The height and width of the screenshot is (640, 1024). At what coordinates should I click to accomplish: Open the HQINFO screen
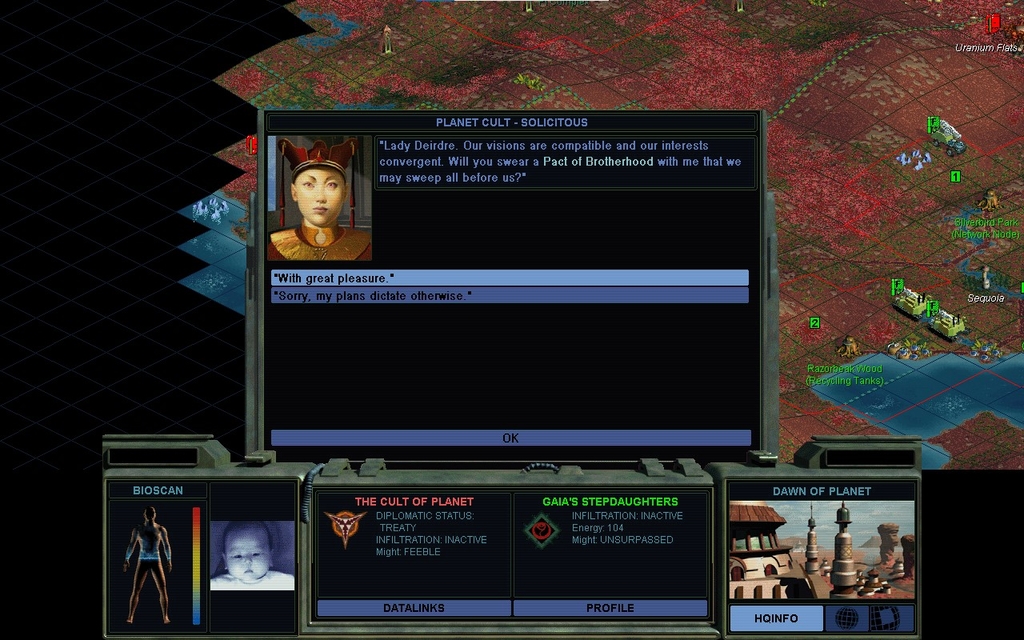[x=776, y=619]
